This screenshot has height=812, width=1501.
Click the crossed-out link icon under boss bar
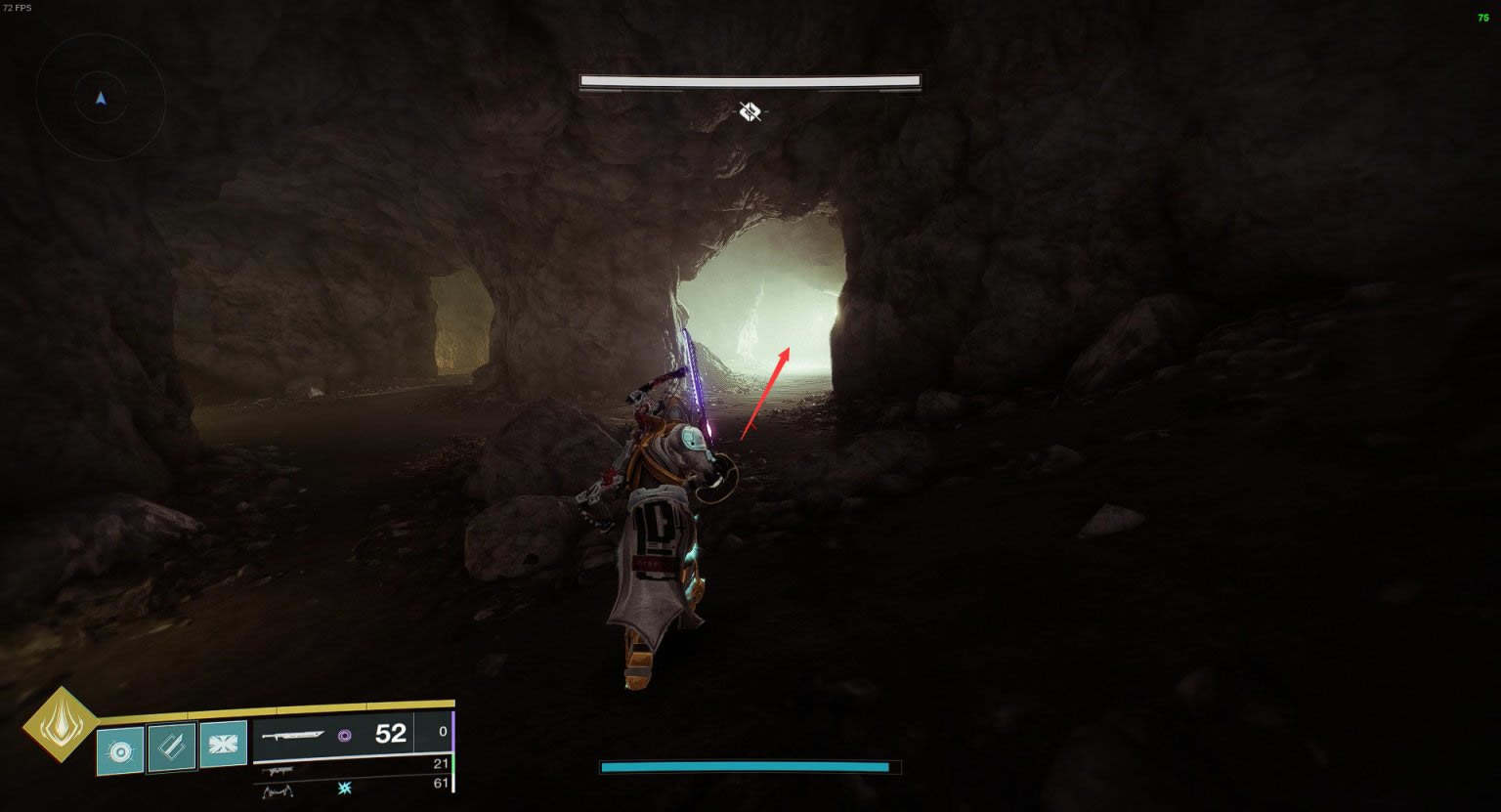click(x=750, y=111)
